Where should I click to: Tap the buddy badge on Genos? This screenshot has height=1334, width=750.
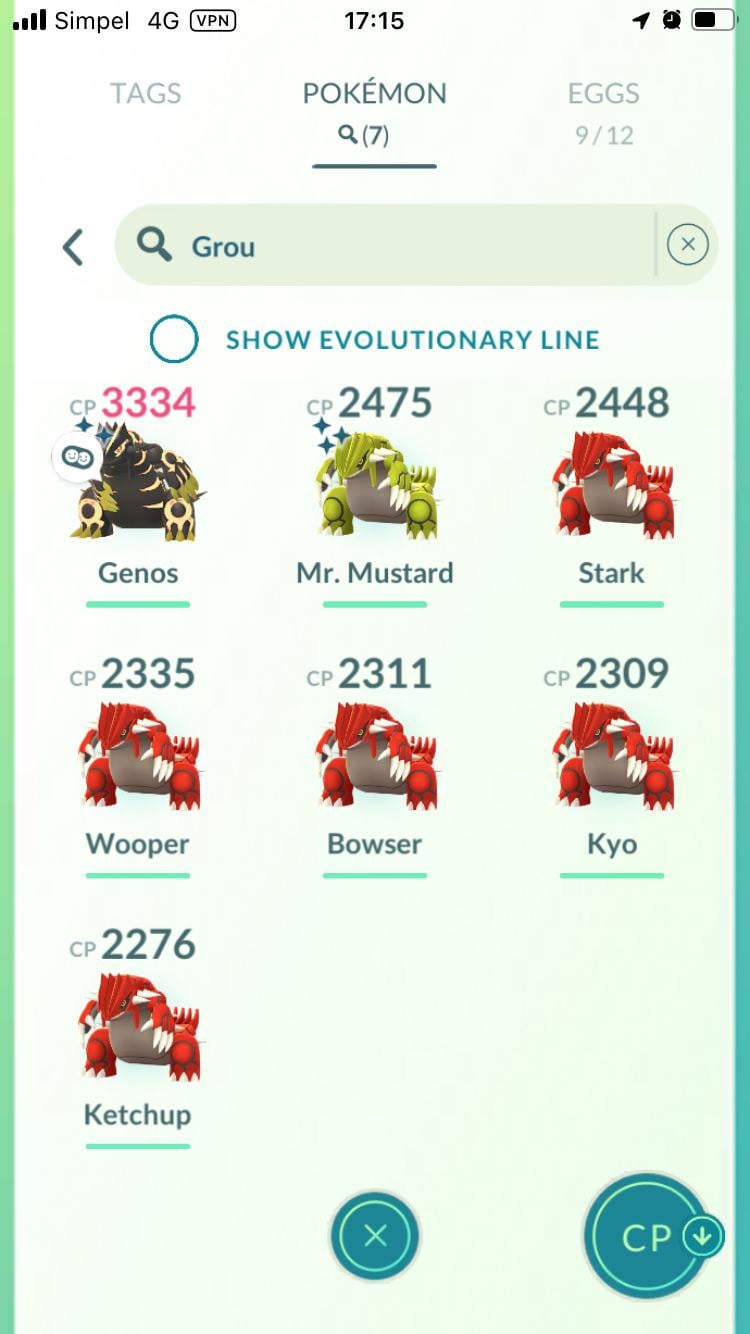tap(76, 457)
